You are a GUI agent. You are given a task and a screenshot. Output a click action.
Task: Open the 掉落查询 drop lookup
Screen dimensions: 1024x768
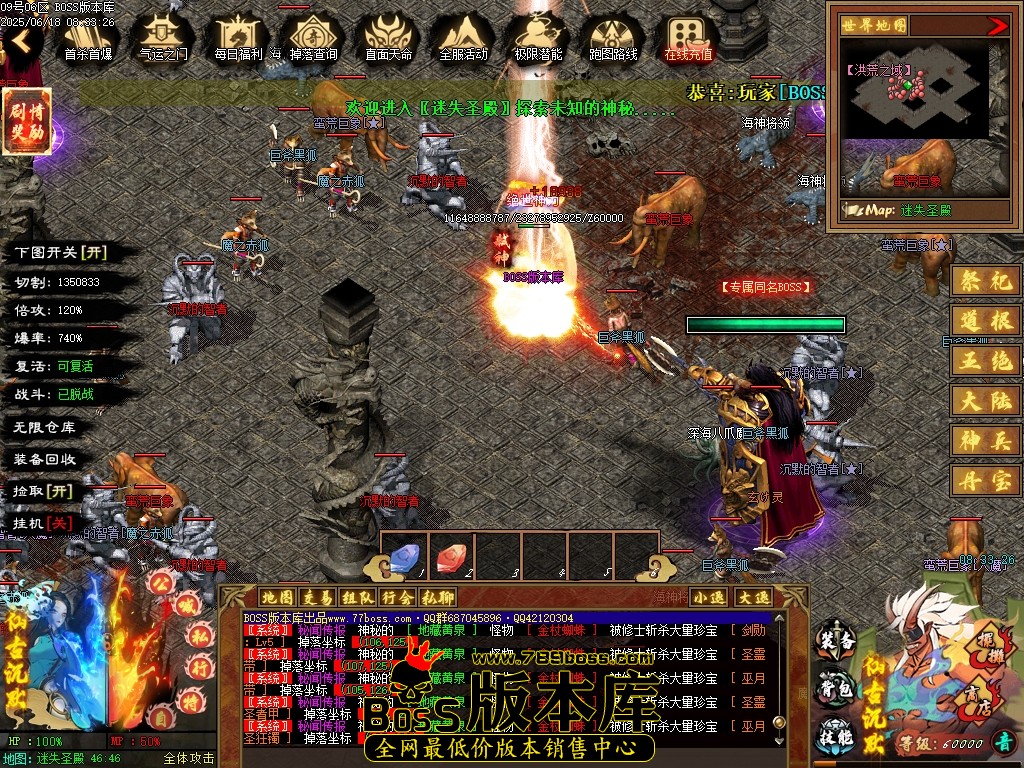point(313,38)
